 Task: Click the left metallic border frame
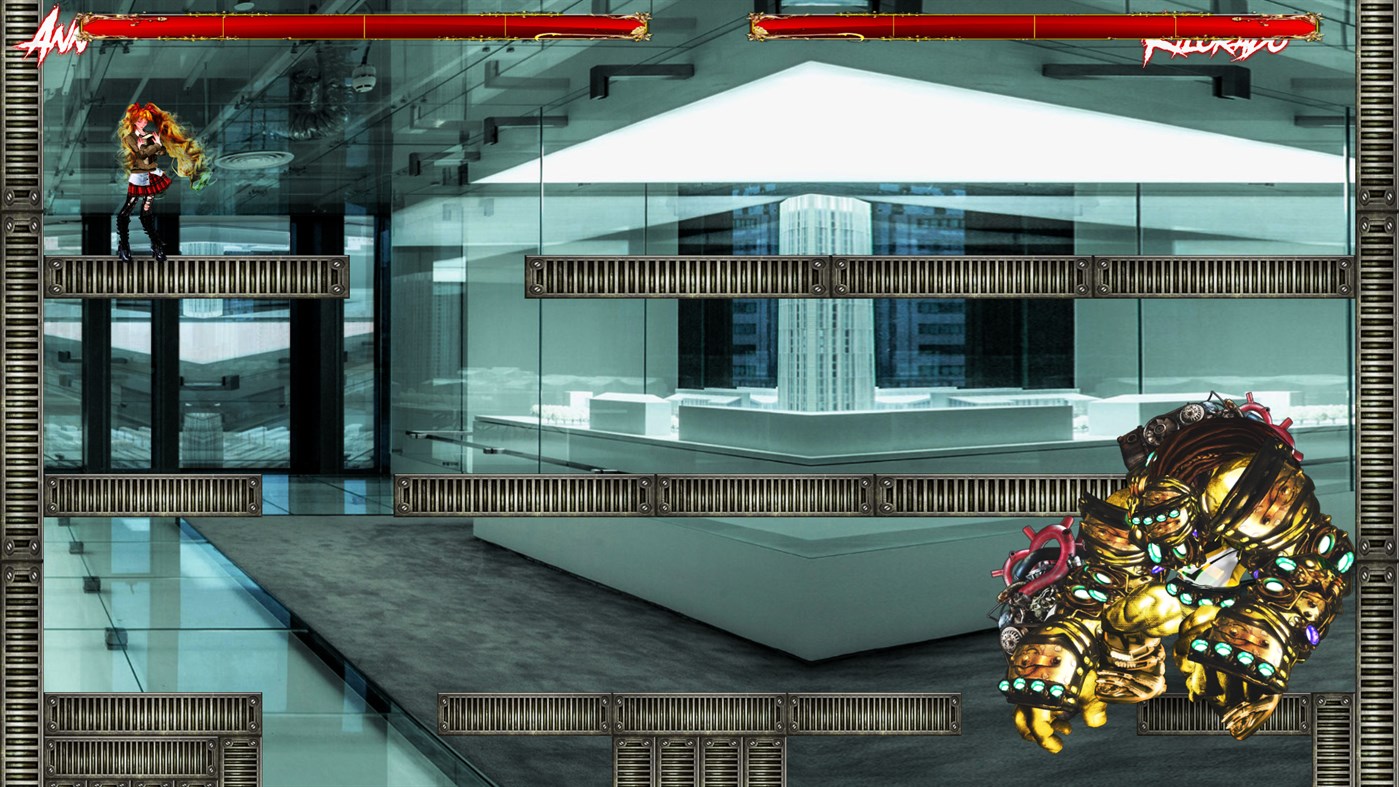click(x=20, y=400)
